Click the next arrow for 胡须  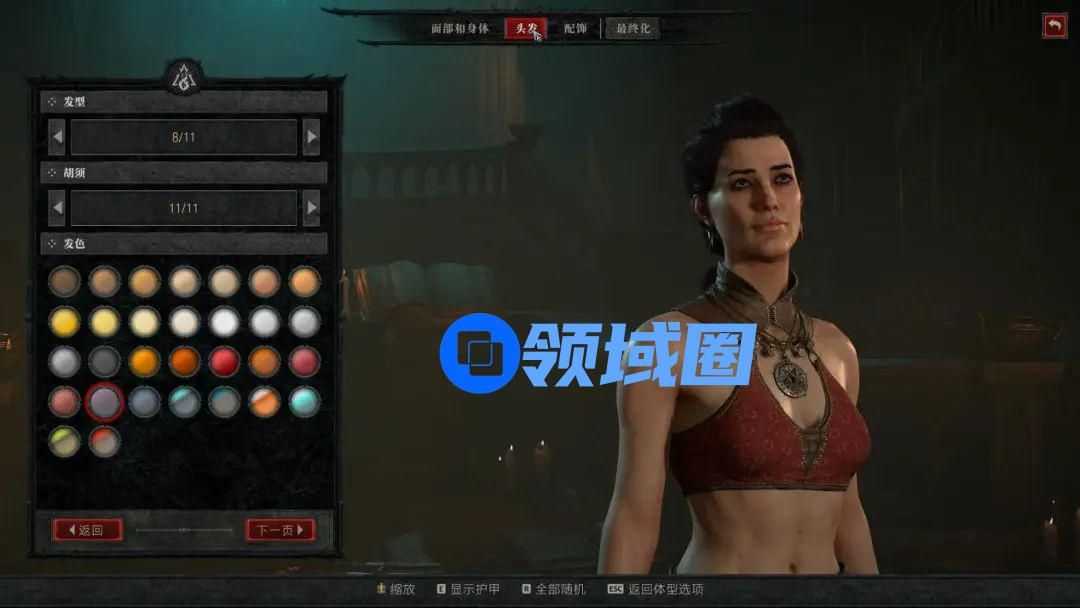coord(311,208)
